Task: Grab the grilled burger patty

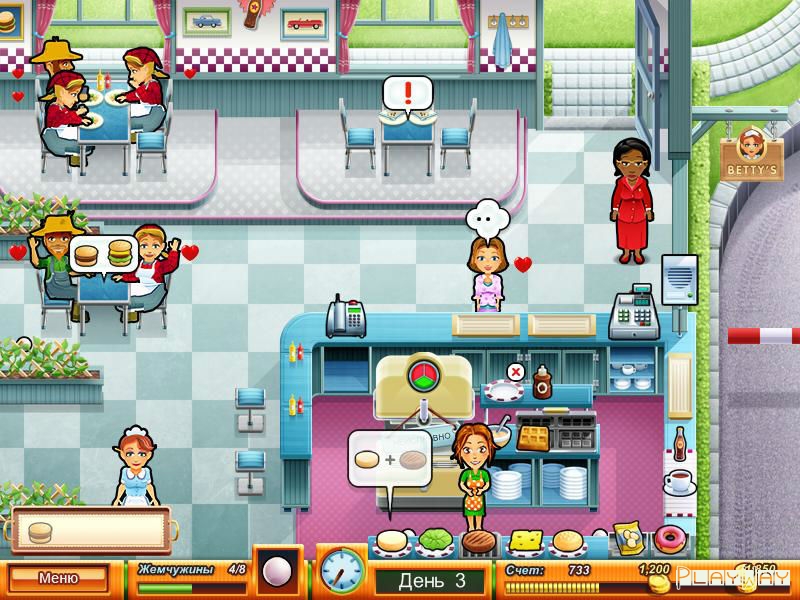Action: pos(480,542)
